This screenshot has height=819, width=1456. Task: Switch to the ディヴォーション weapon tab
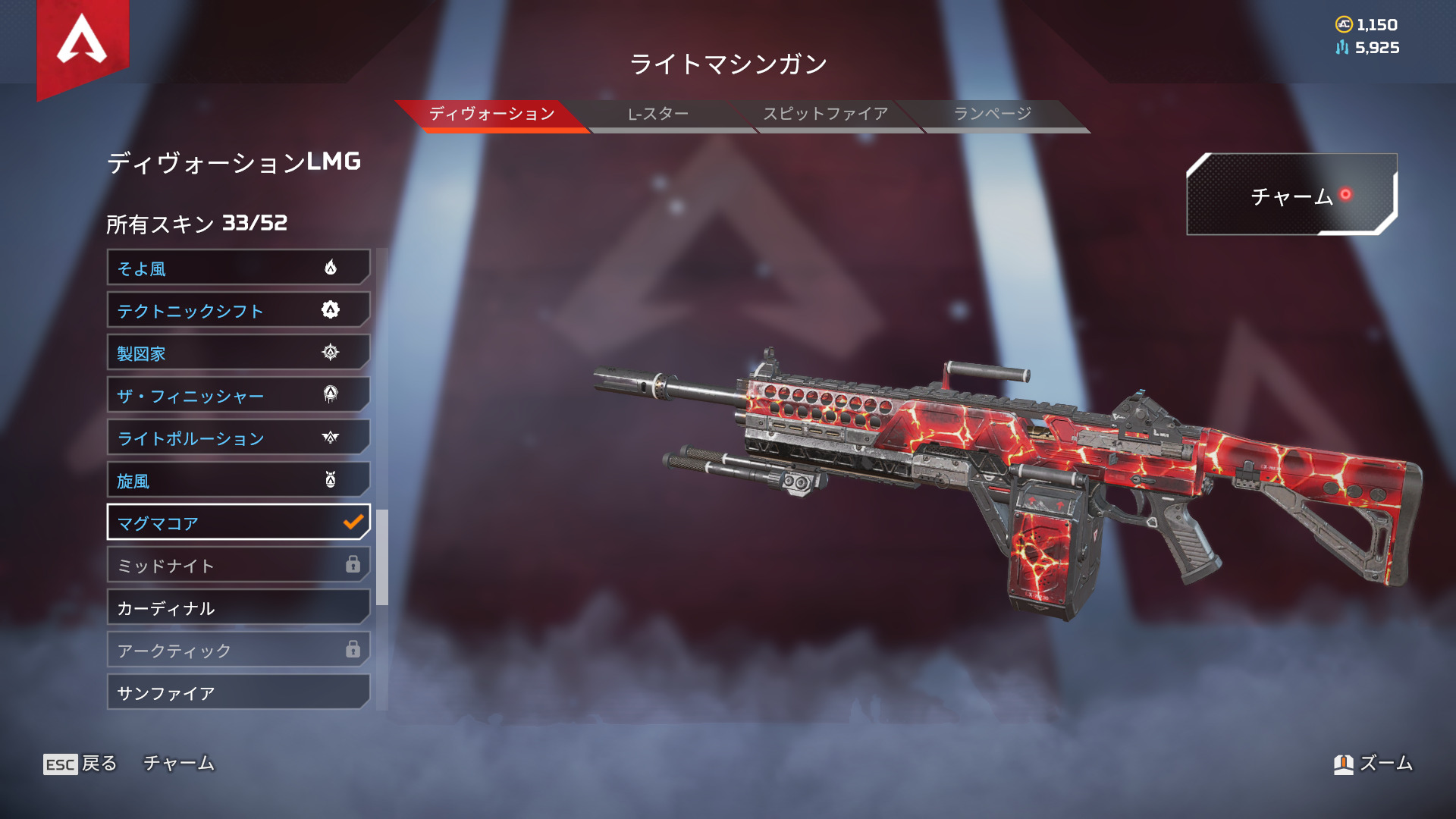click(491, 115)
